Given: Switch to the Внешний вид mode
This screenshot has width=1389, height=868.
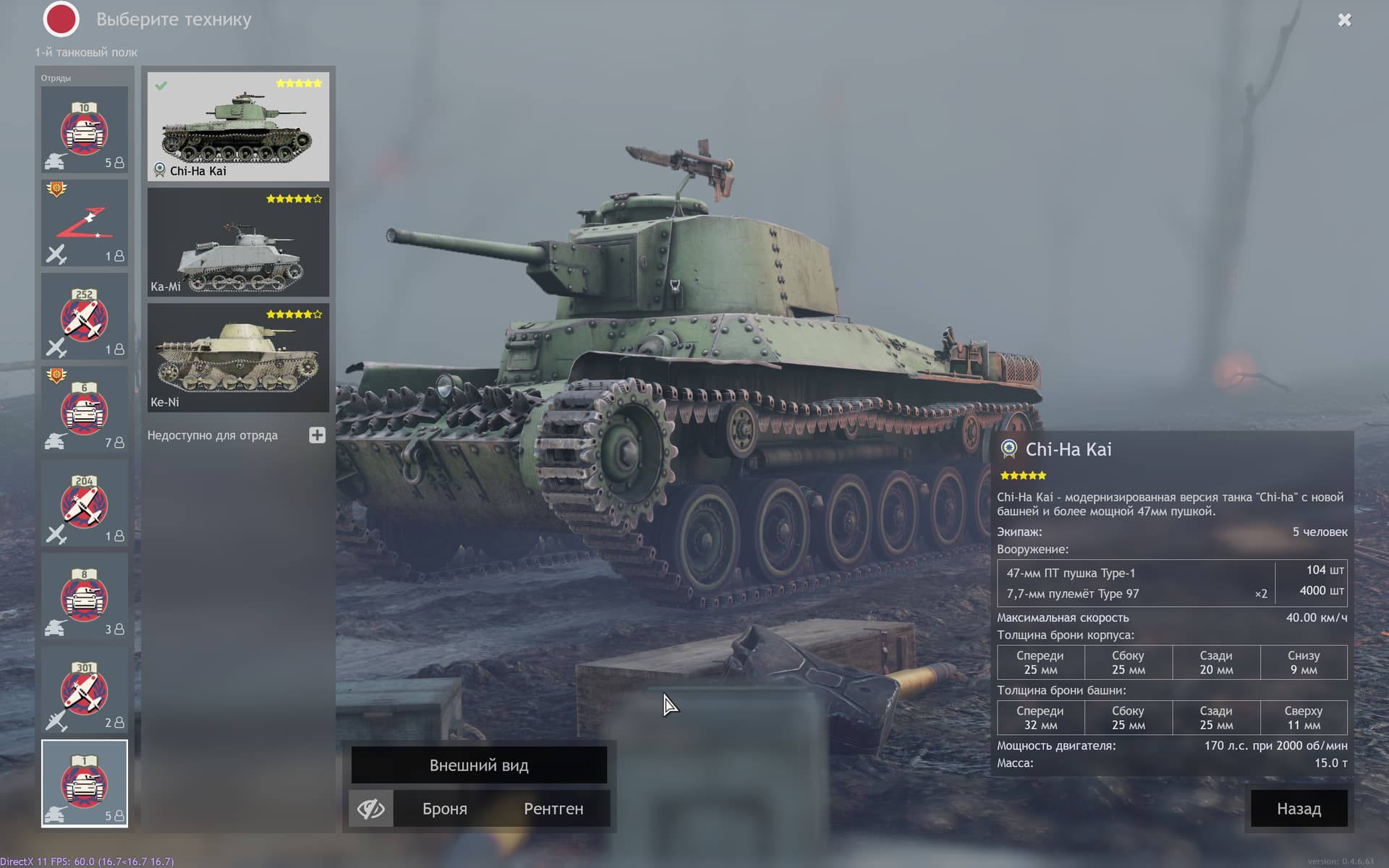Looking at the screenshot, I should pos(478,765).
